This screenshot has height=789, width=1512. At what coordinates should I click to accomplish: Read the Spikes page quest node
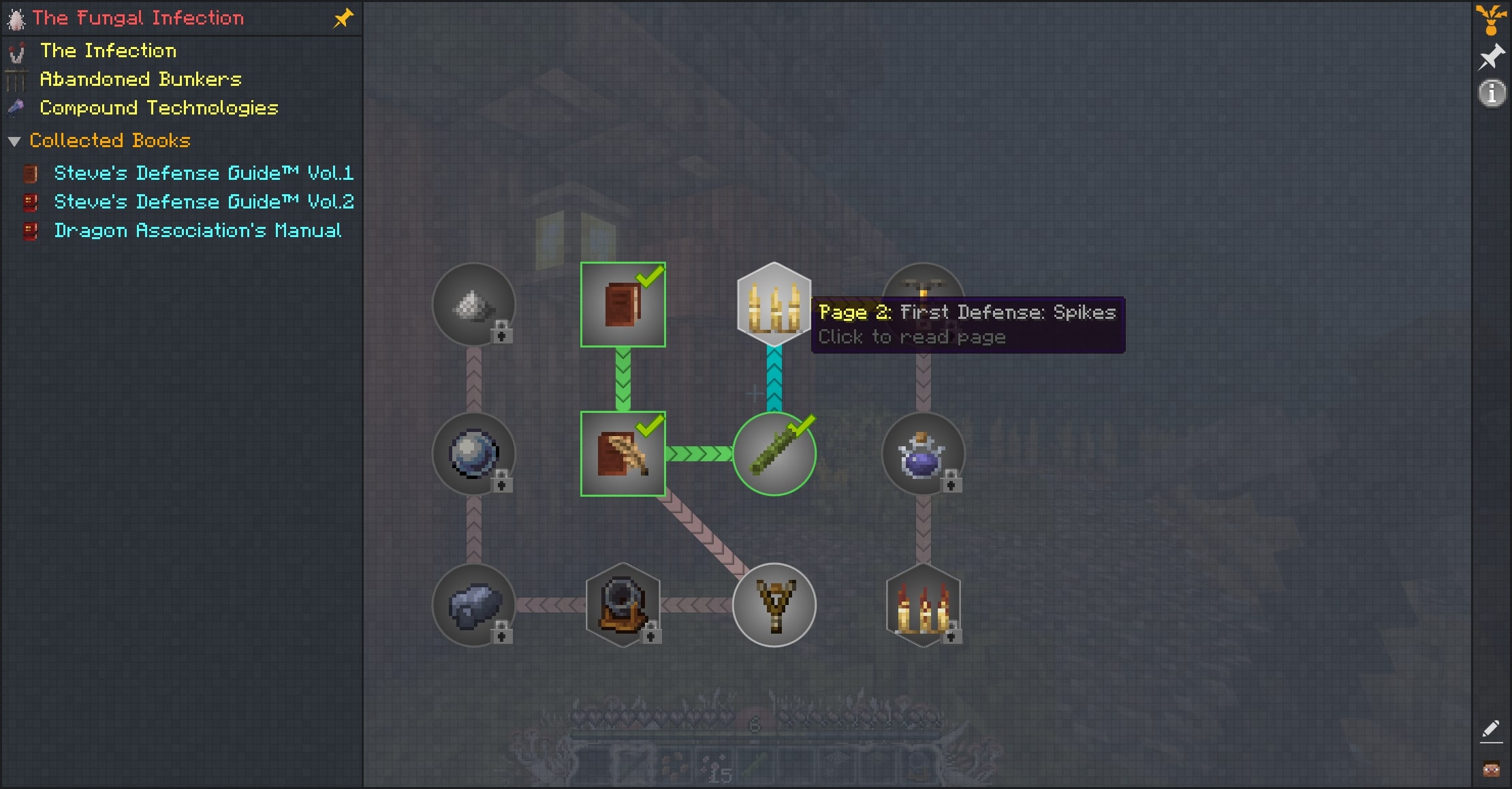[774, 305]
